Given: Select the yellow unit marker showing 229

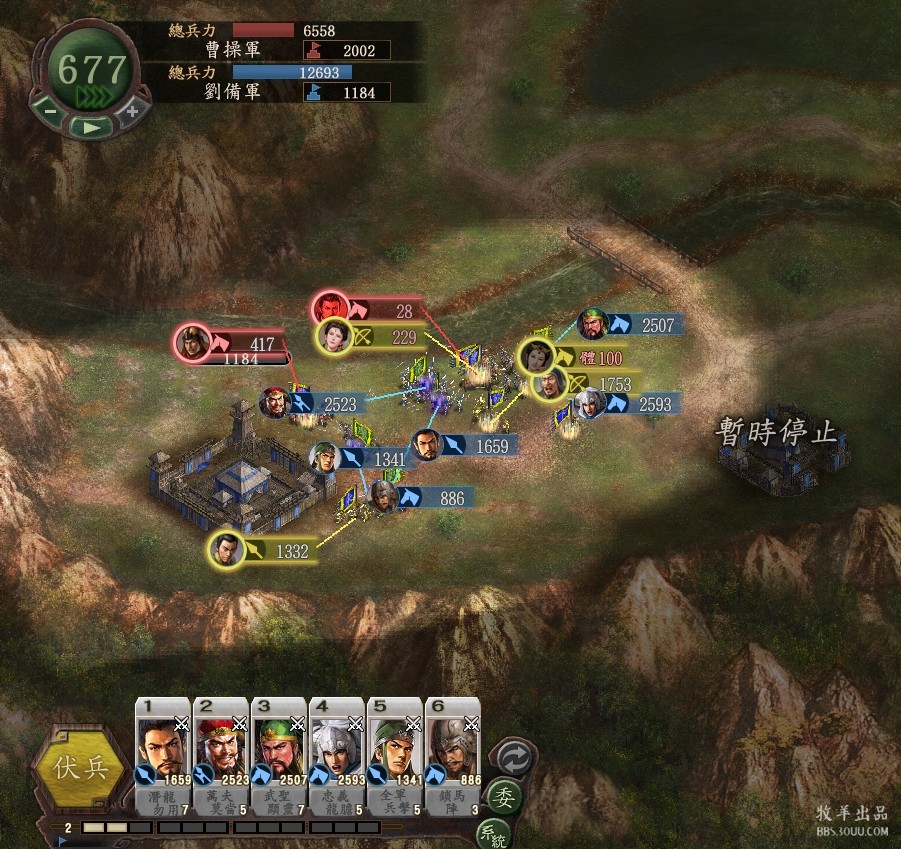Looking at the screenshot, I should [x=335, y=337].
